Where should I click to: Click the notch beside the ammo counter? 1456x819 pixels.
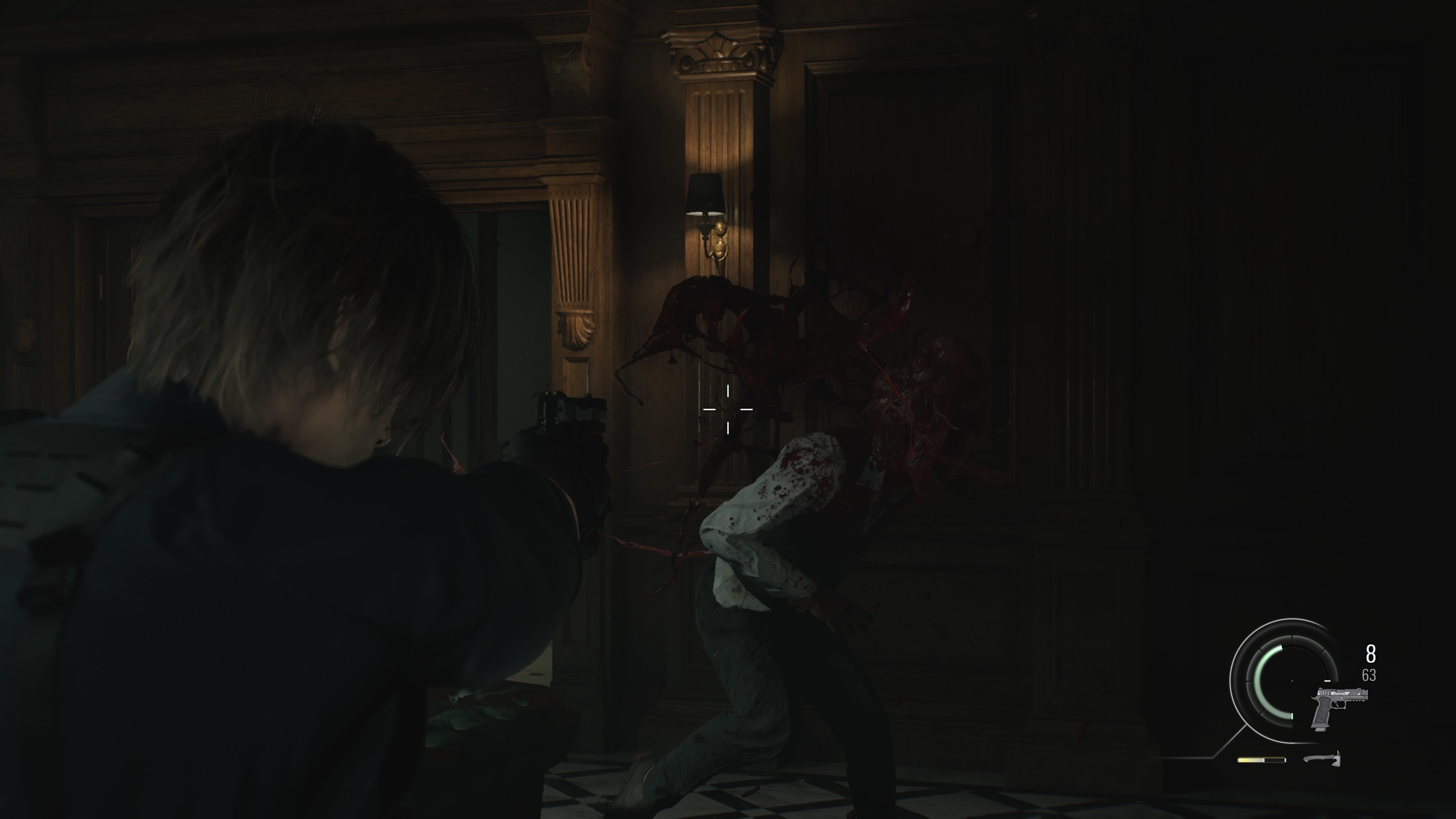1328,681
